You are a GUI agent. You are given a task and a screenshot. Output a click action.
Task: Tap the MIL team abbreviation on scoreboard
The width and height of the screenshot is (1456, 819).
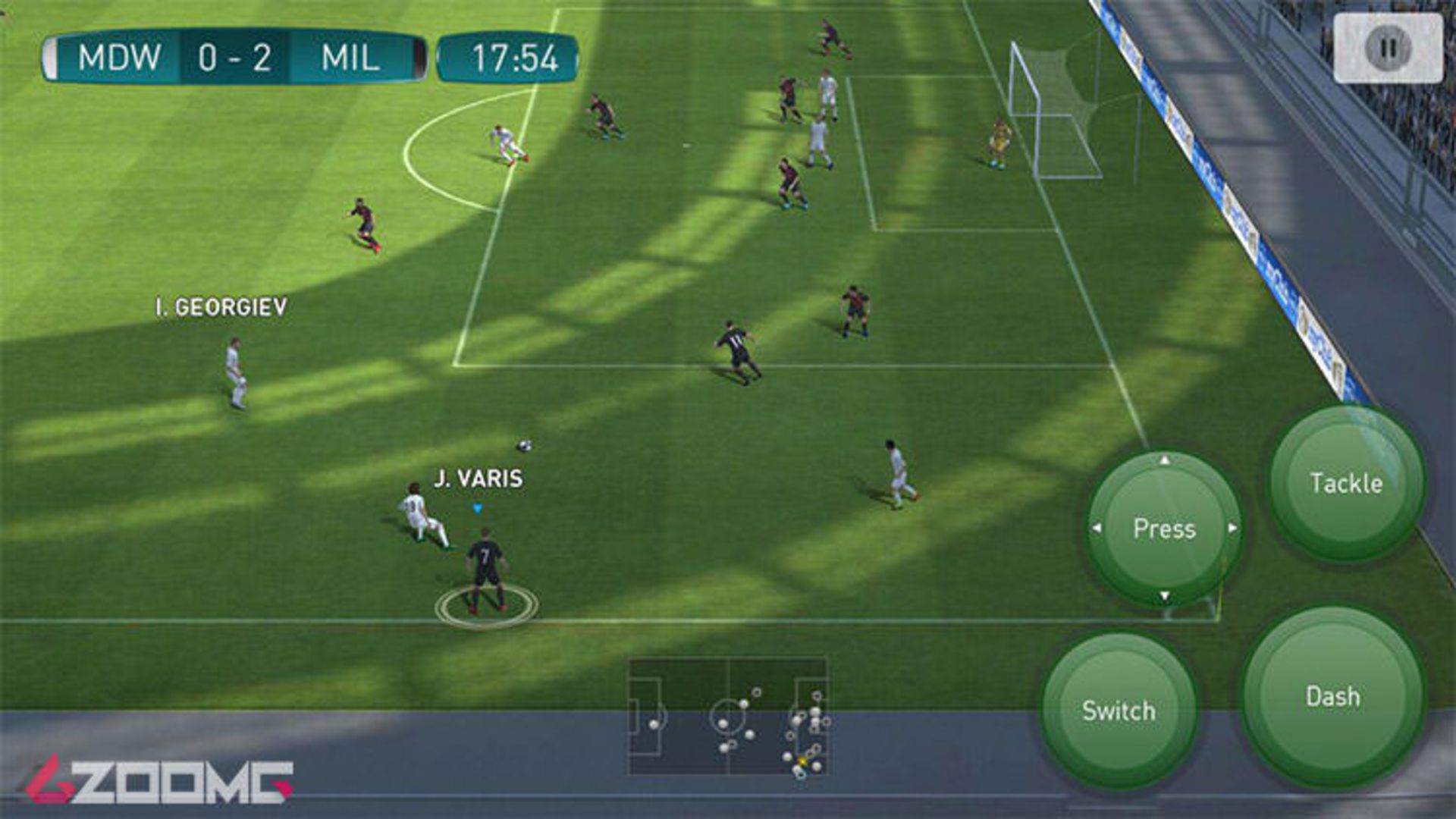pos(349,55)
